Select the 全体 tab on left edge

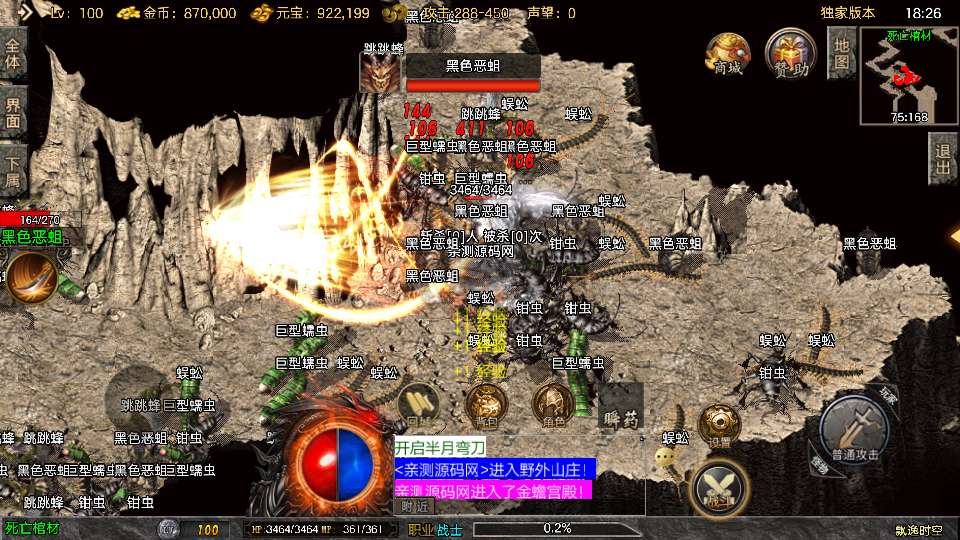[x=13, y=53]
